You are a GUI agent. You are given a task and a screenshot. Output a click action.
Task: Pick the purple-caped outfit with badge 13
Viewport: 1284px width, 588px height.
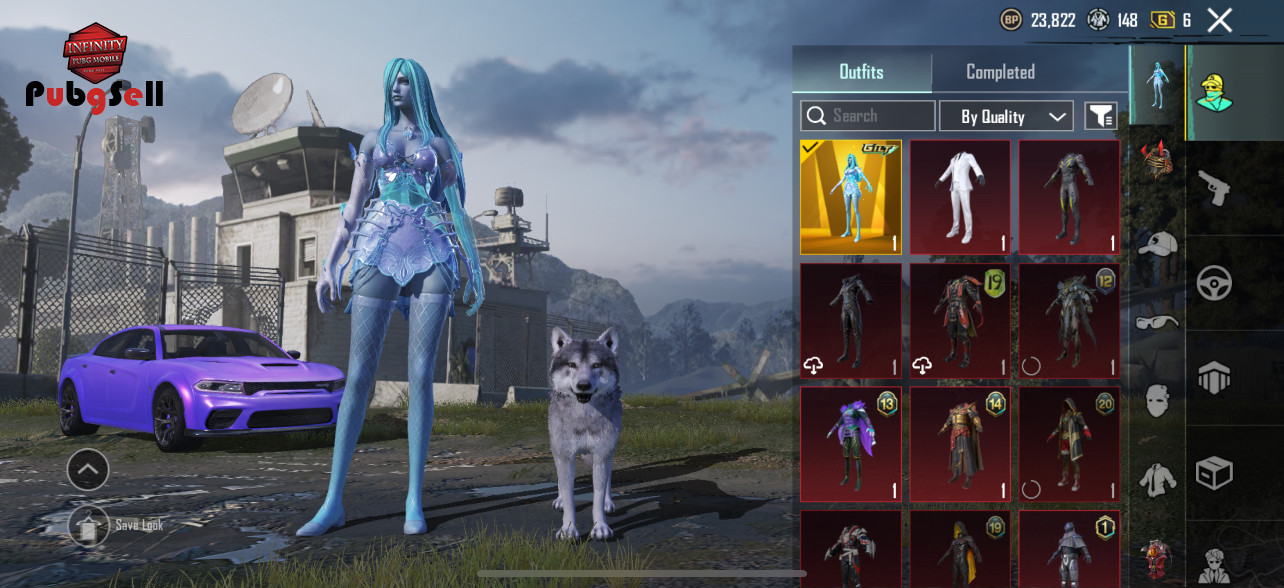pos(850,444)
